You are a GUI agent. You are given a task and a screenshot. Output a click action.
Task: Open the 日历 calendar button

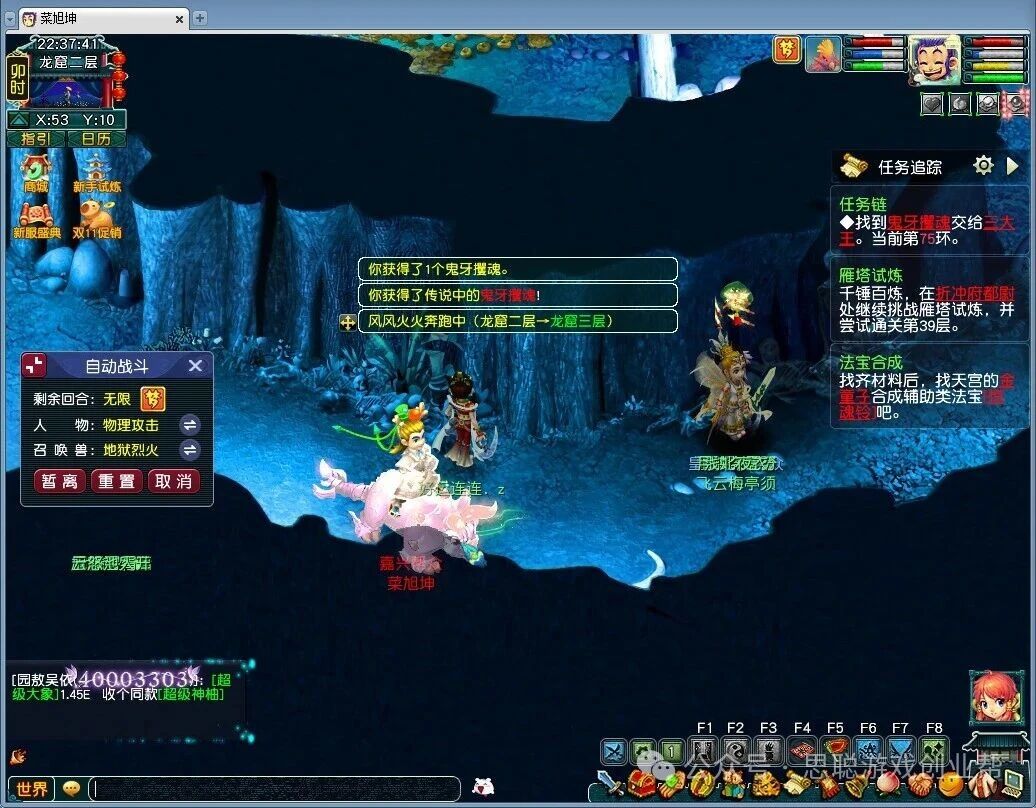96,139
